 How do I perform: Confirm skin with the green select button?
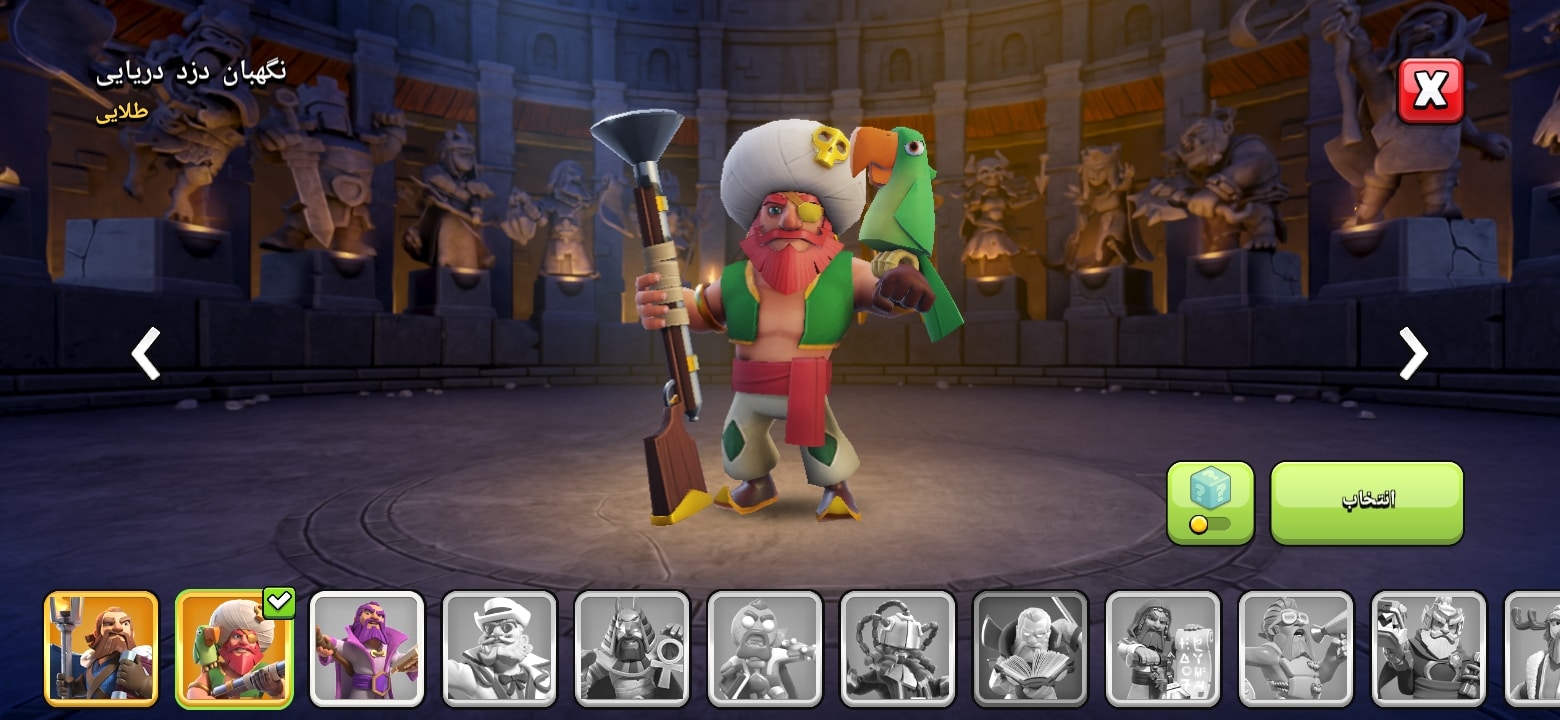[1366, 502]
